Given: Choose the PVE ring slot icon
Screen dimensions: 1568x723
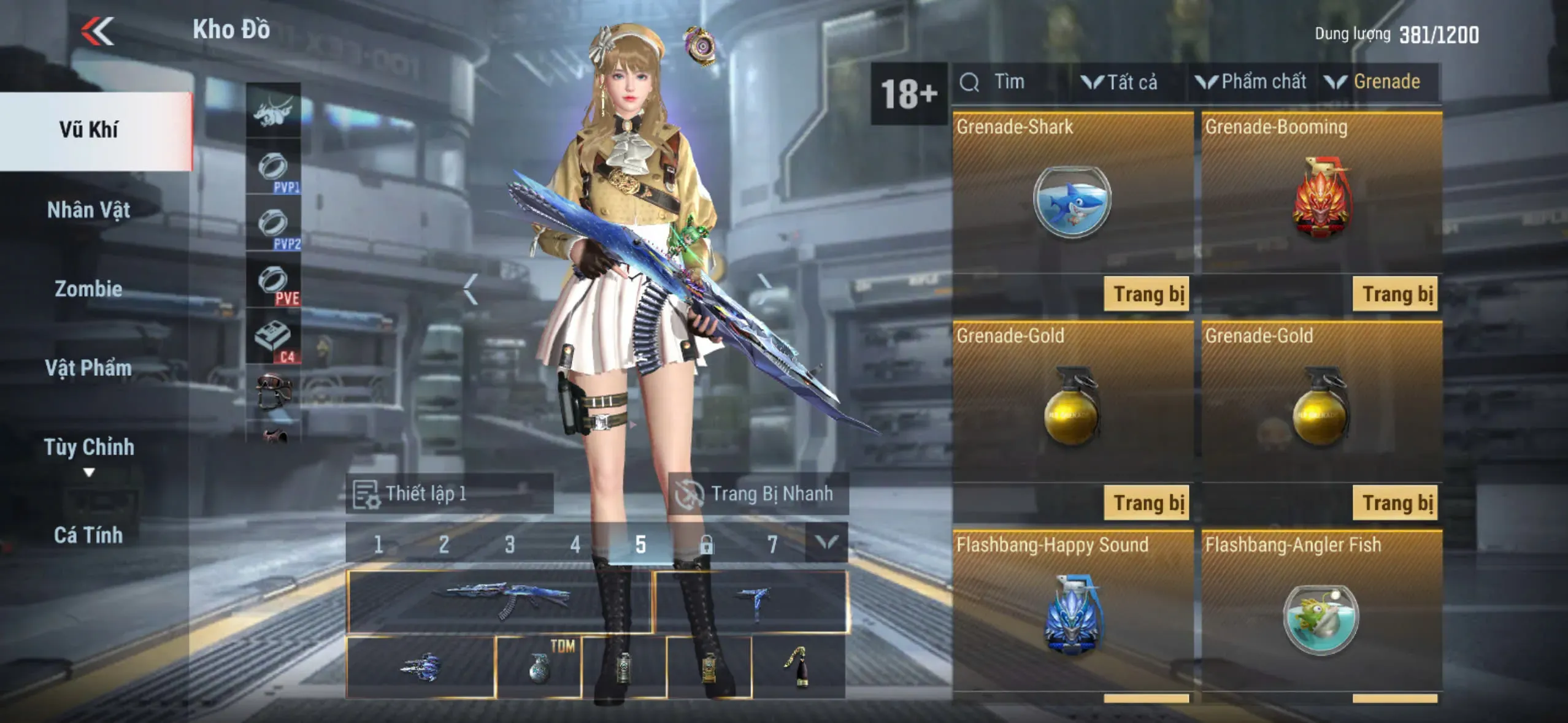Looking at the screenshot, I should 274,282.
